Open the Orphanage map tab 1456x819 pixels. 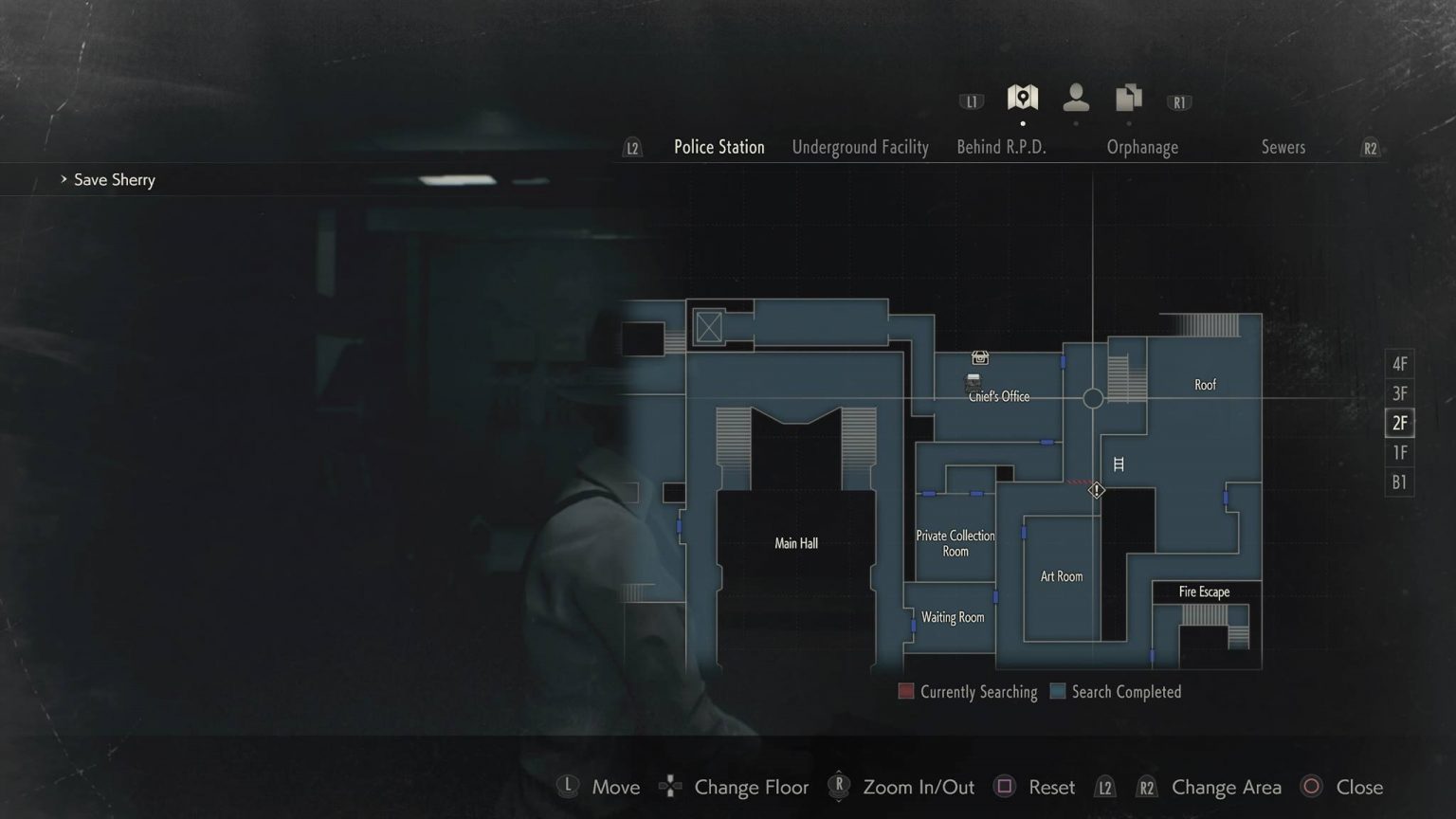tap(1142, 147)
